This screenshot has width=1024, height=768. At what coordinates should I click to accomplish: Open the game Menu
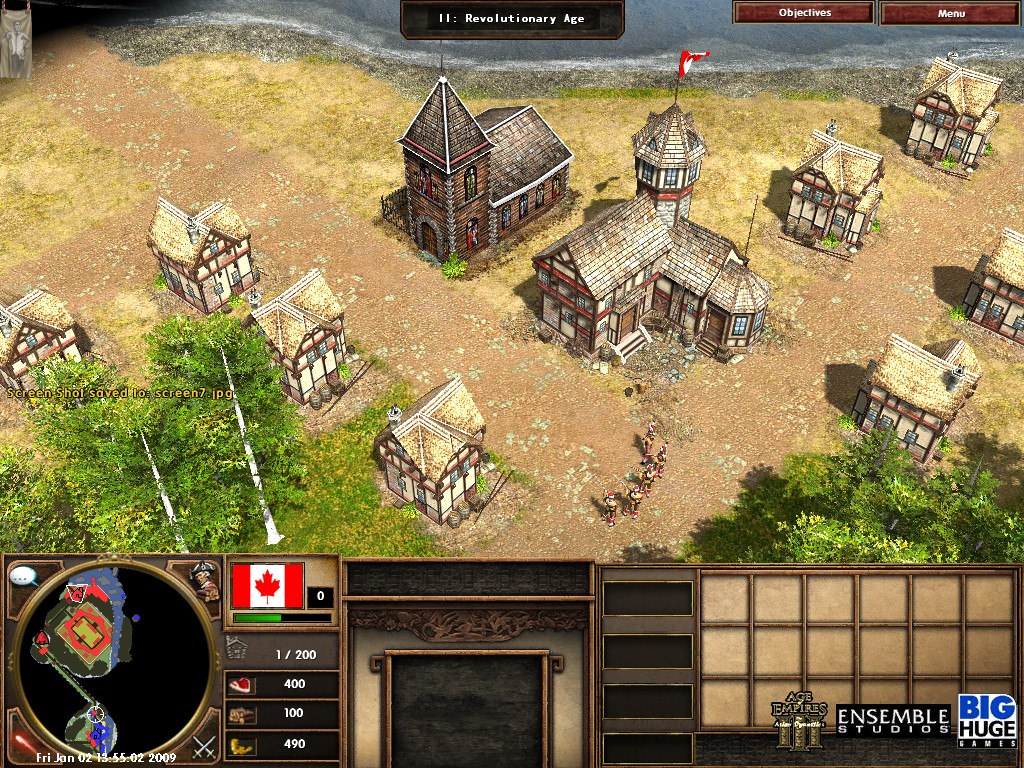[951, 13]
